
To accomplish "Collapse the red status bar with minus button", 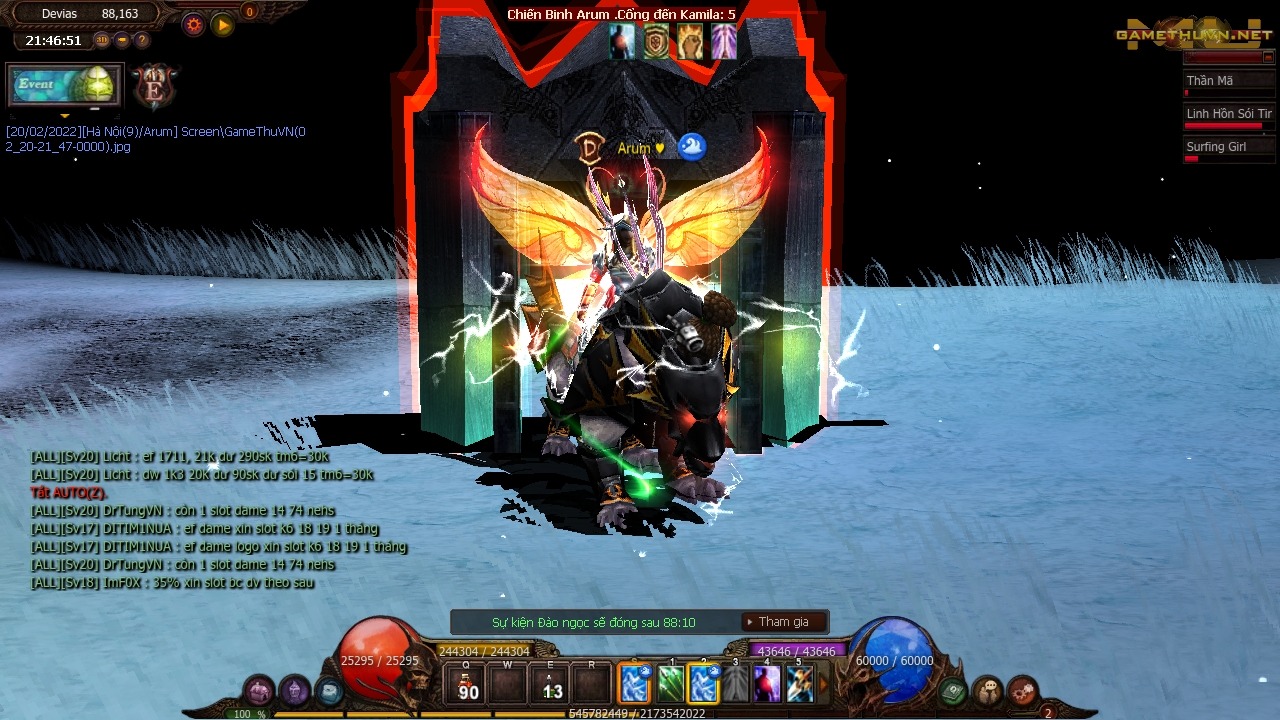I will tap(123, 40).
